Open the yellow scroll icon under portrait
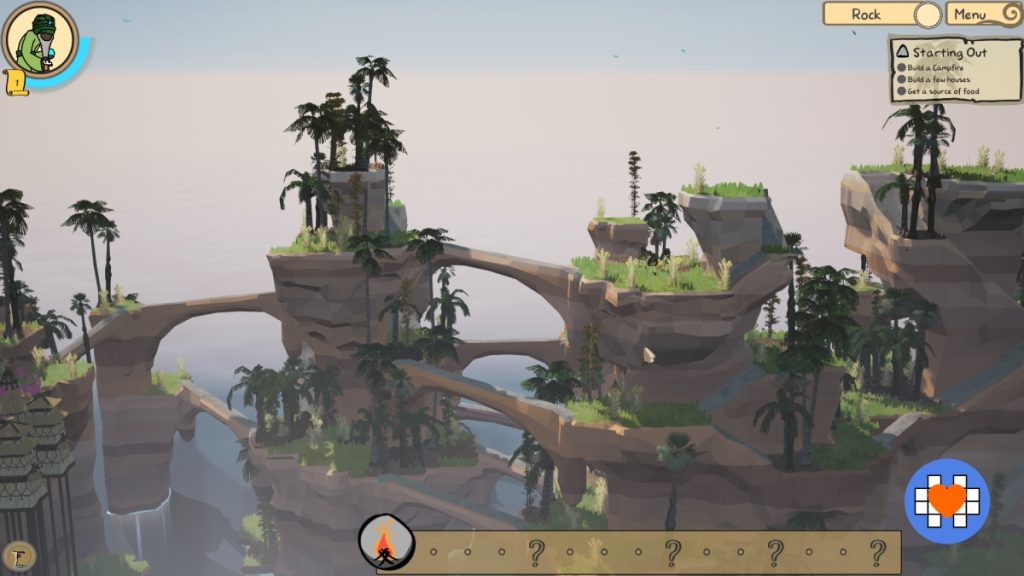 (16, 82)
